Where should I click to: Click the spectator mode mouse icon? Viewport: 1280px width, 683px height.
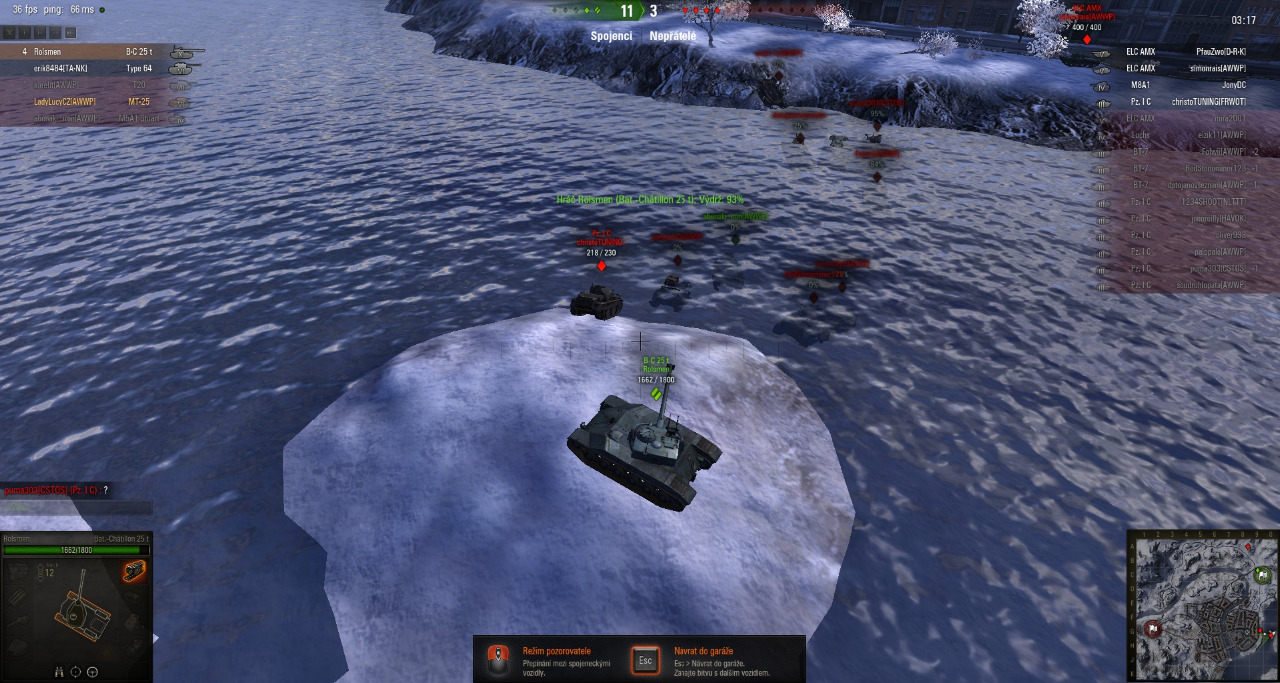[x=496, y=660]
